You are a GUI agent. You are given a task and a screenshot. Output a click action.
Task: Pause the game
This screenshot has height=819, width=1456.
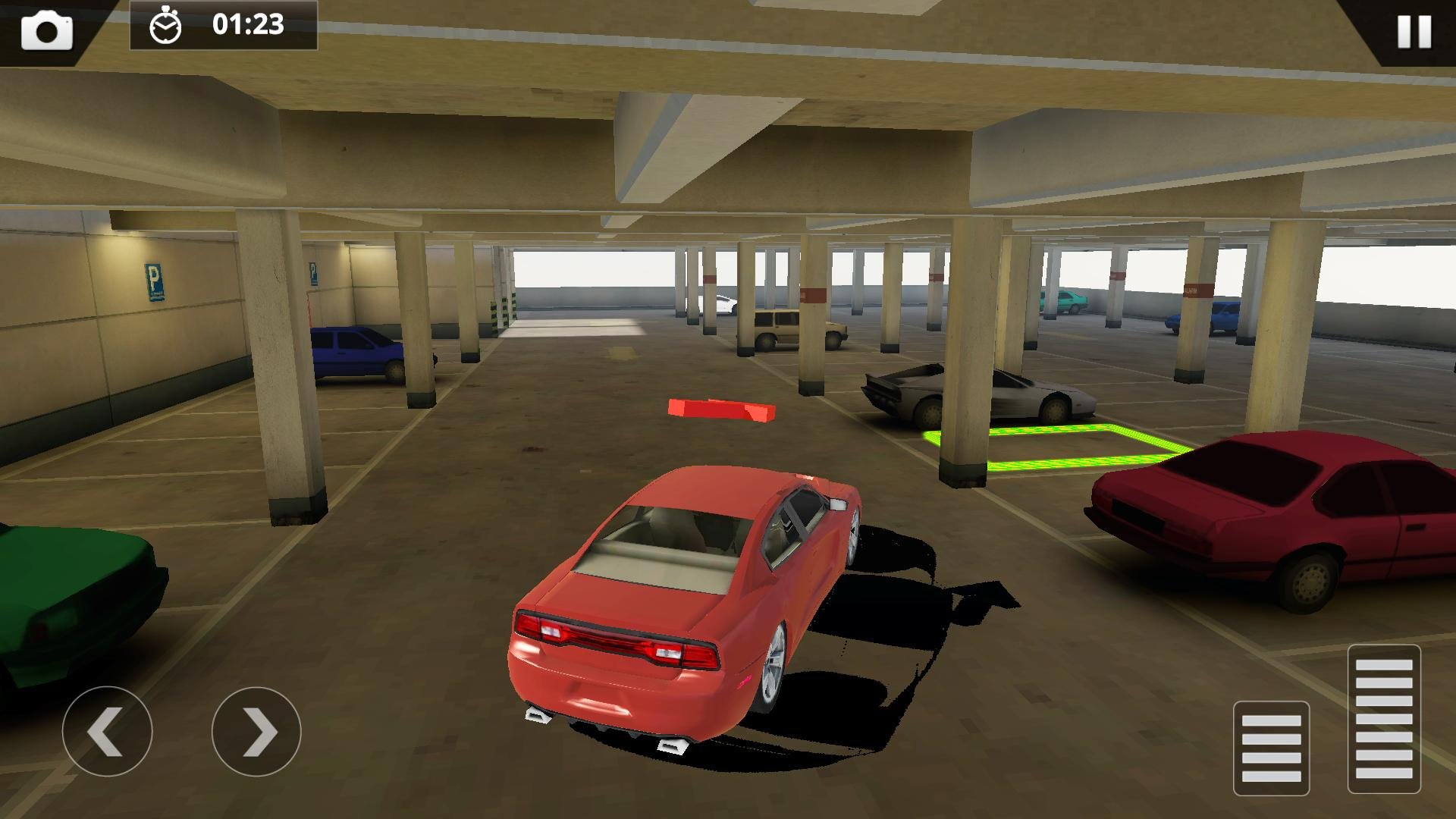[x=1414, y=32]
